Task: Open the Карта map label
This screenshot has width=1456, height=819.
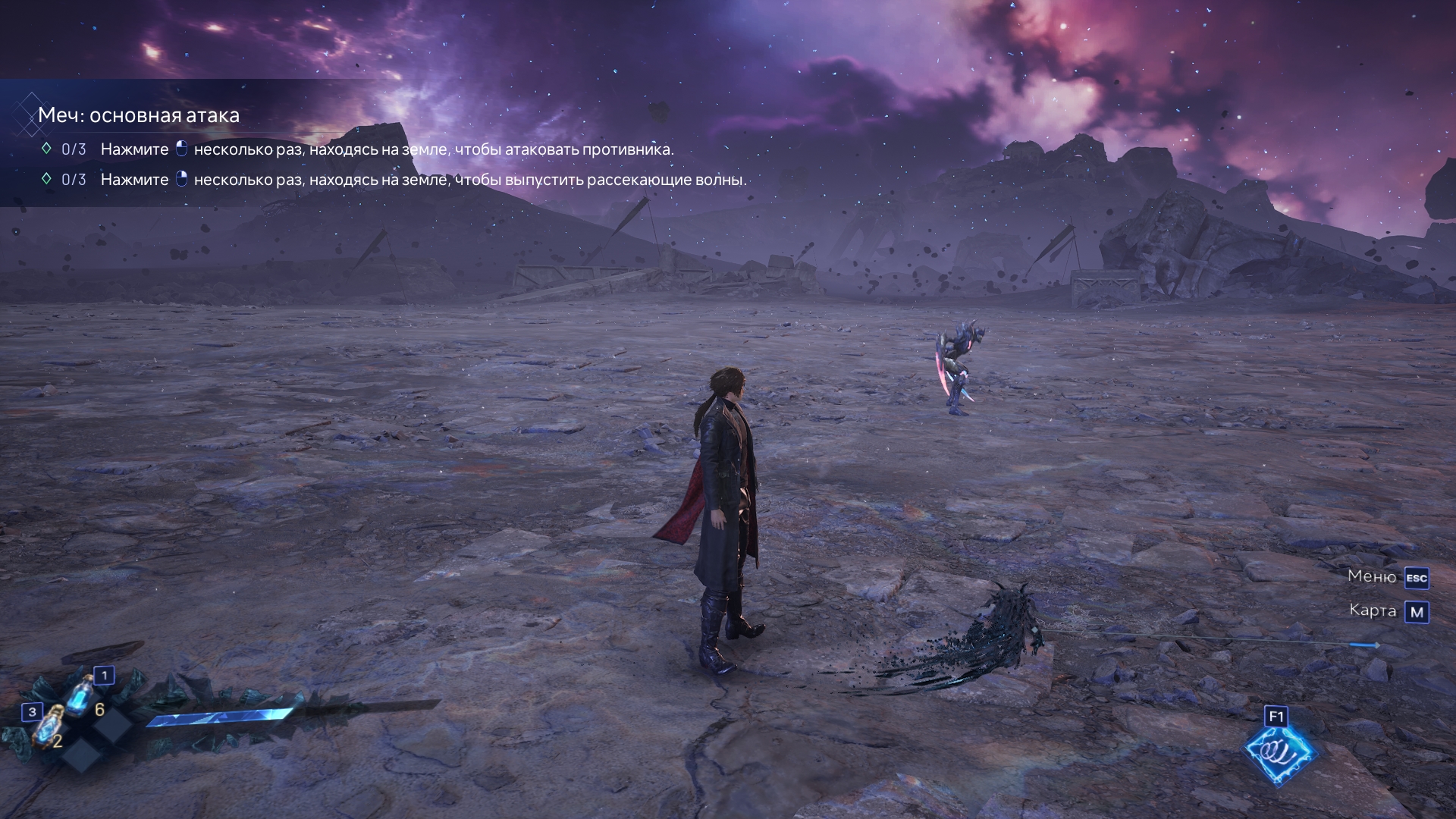Action: coord(1372,610)
